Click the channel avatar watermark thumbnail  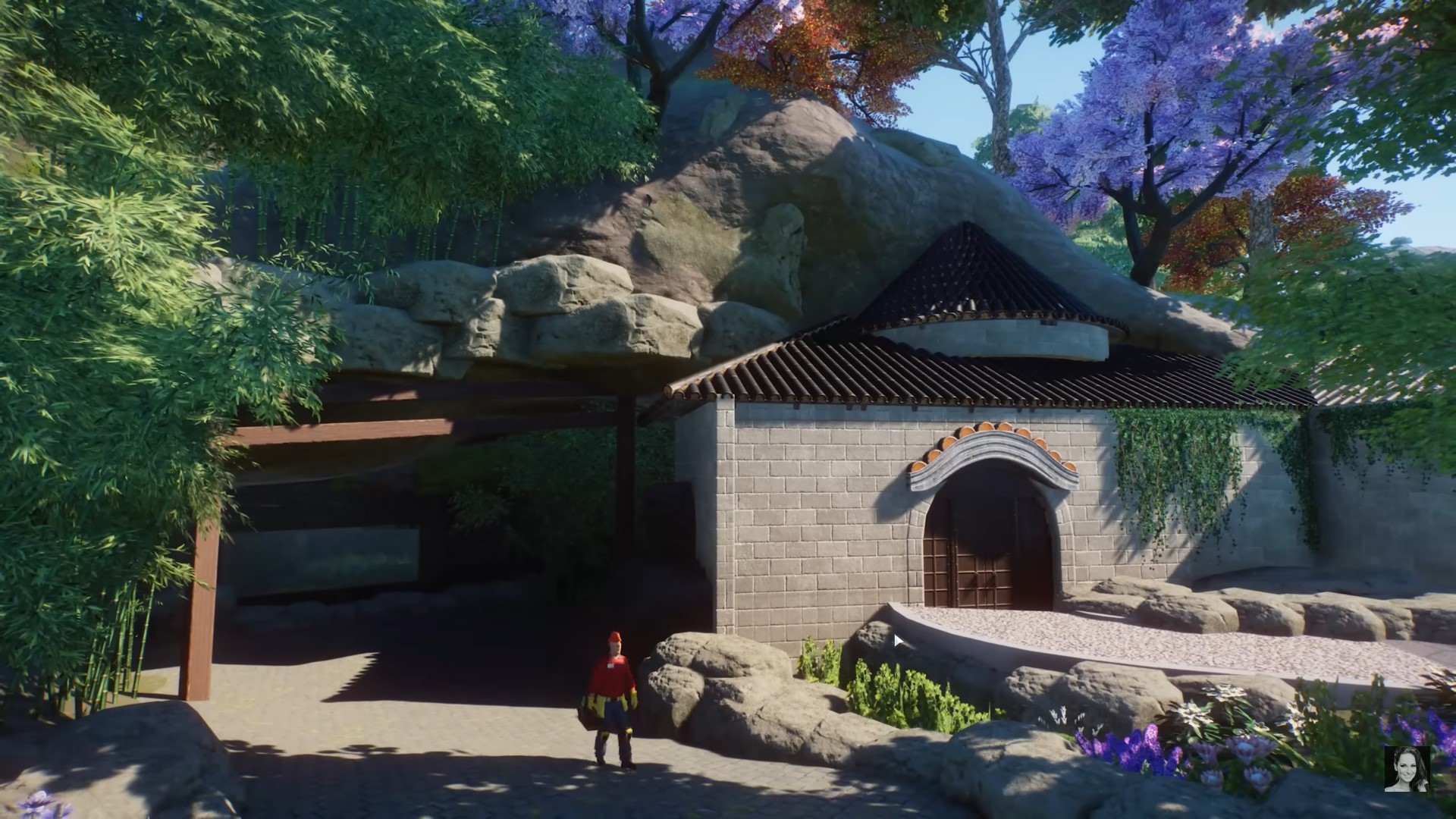(1407, 769)
